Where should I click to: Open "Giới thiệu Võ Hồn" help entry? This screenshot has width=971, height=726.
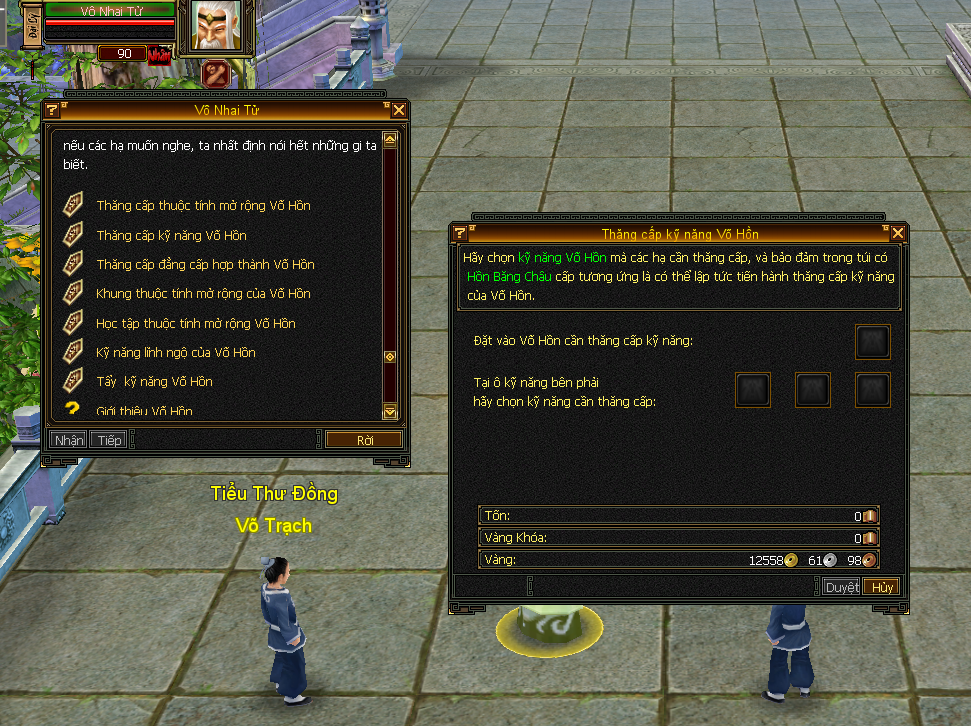pyautogui.click(x=144, y=410)
